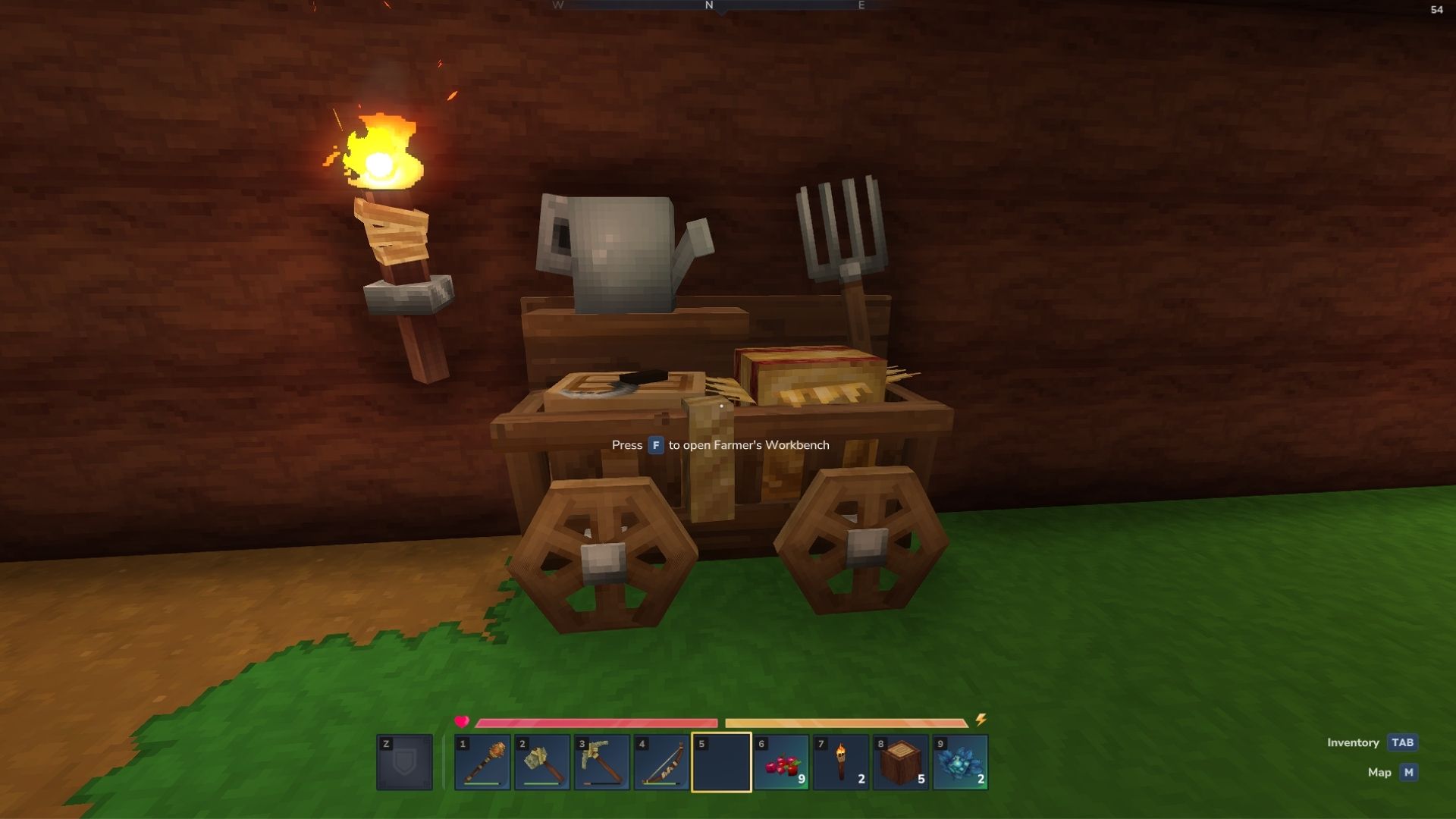Click the N marker on the compass

[x=709, y=6]
